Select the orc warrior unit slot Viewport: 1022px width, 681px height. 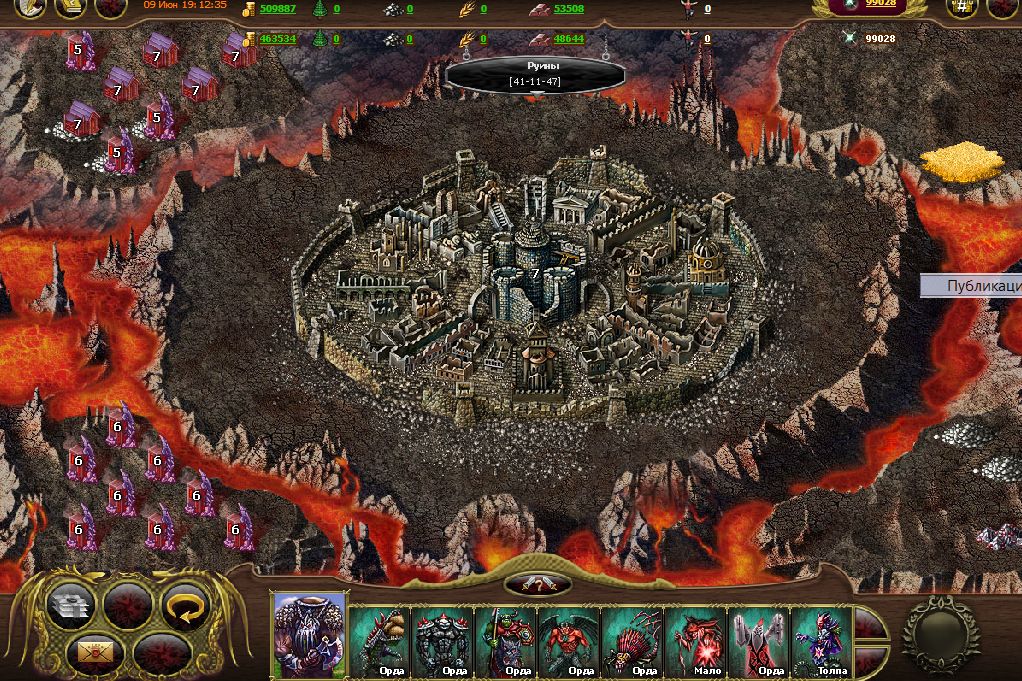(x=507, y=638)
